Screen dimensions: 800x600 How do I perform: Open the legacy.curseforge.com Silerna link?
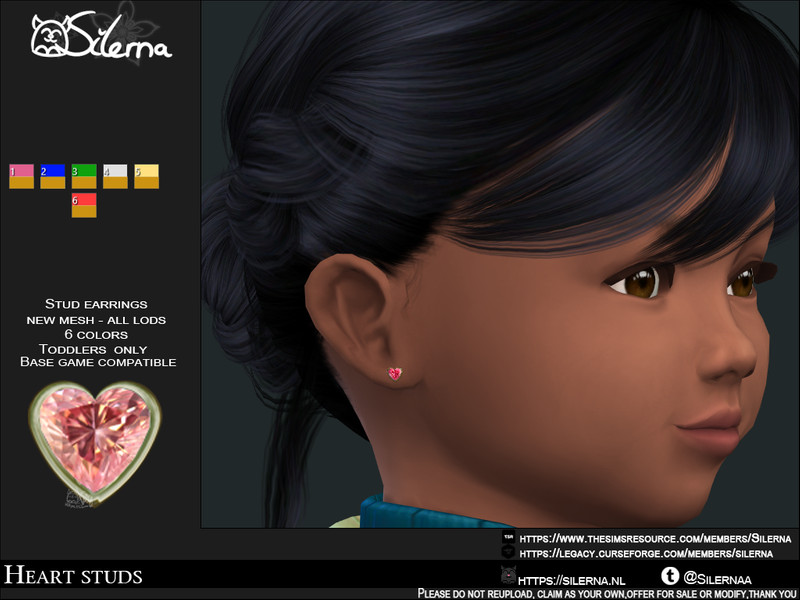pyautogui.click(x=646, y=553)
